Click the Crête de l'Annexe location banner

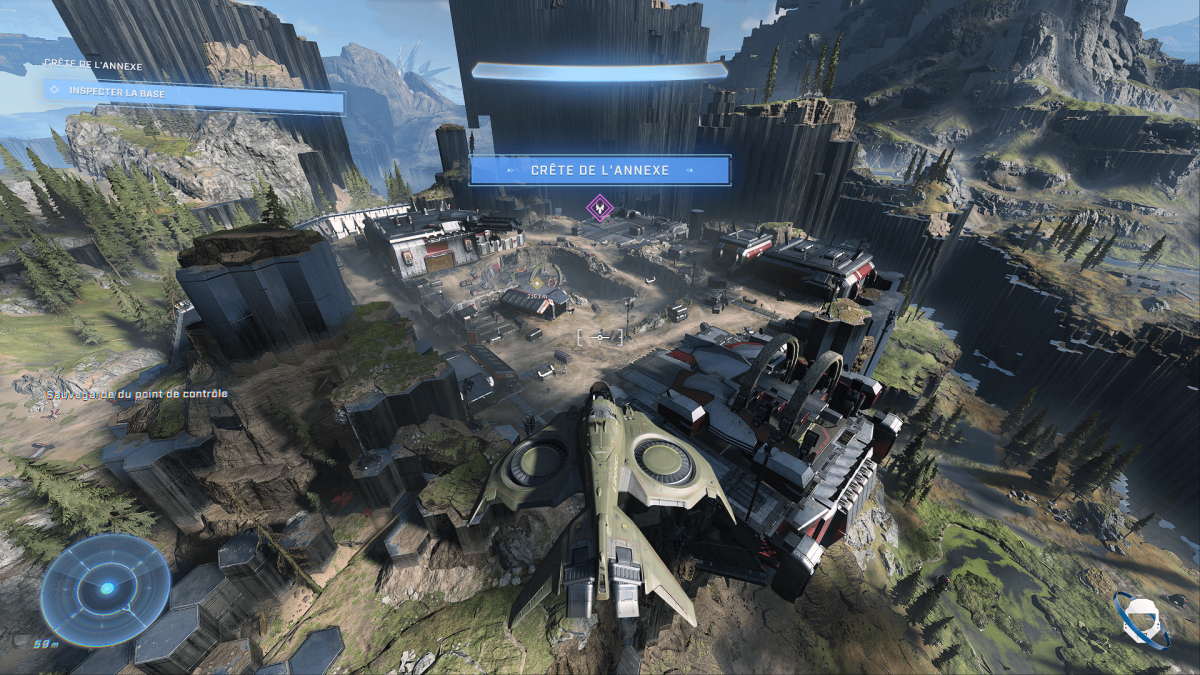(600, 170)
